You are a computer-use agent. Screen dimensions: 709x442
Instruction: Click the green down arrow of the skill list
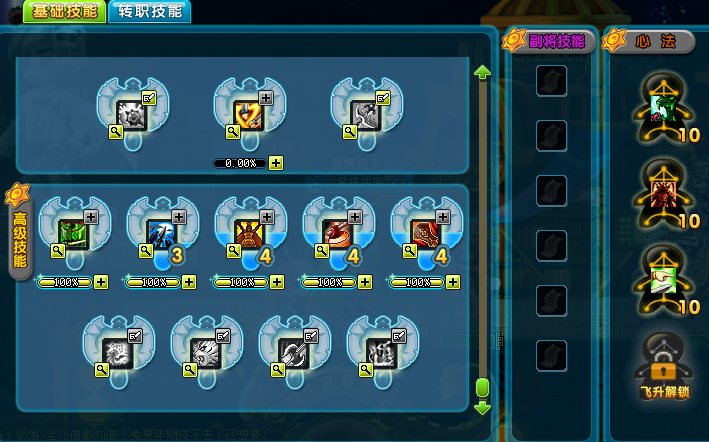pos(482,407)
